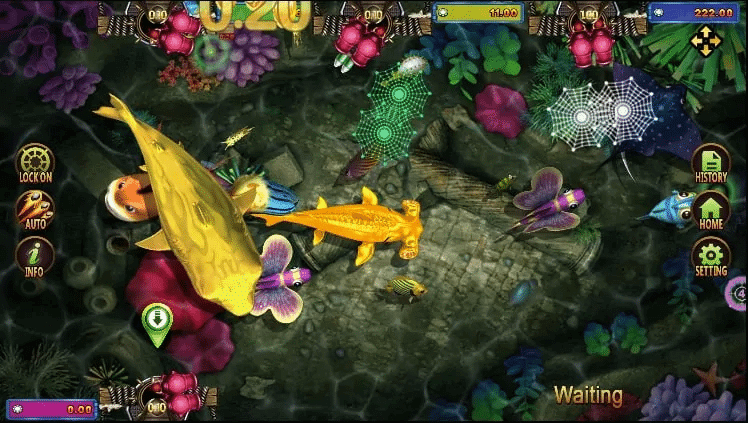The image size is (748, 423).
Task: Open the History log
Action: point(711,163)
